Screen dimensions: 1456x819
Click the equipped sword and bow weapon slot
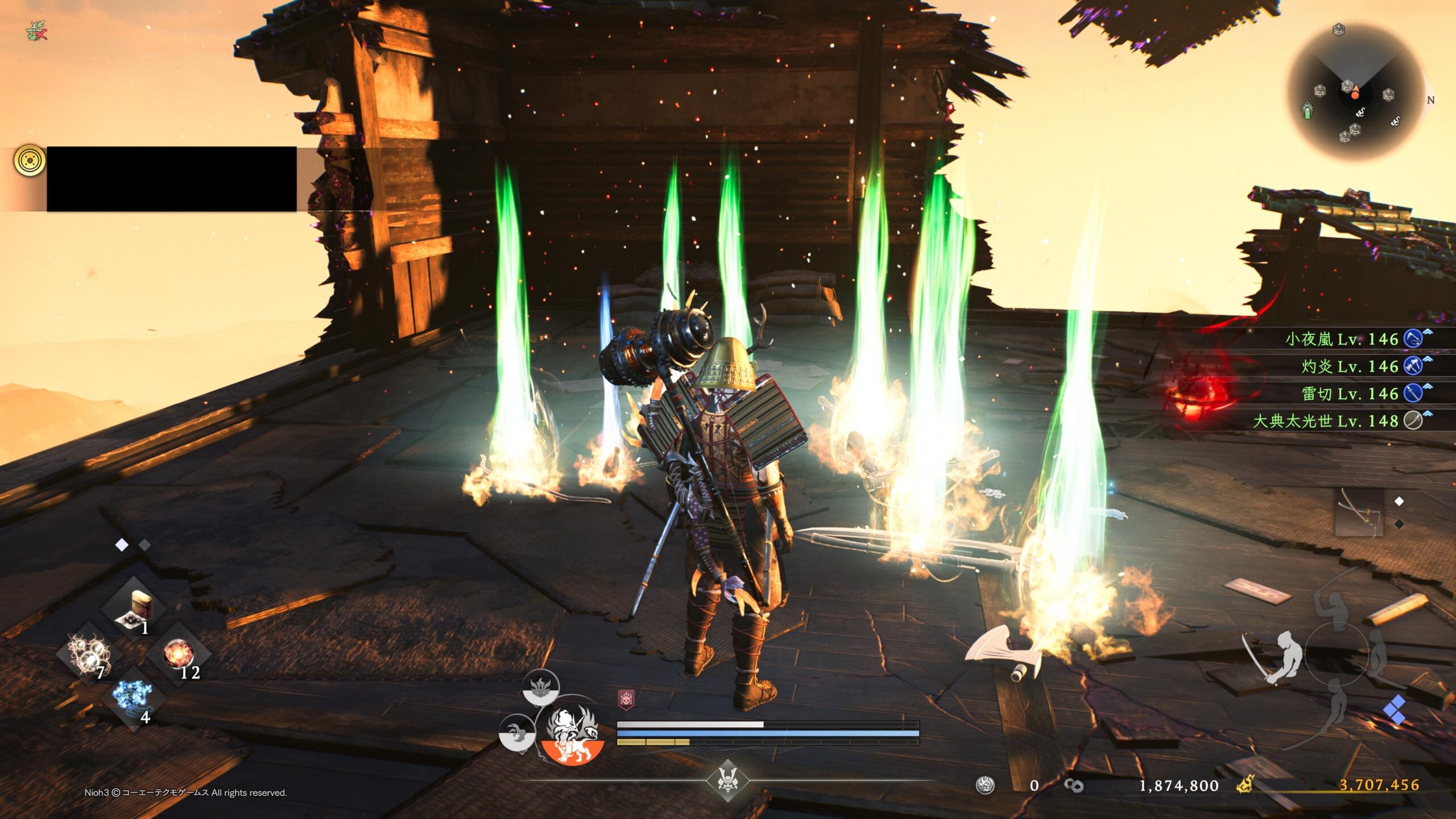(1359, 513)
